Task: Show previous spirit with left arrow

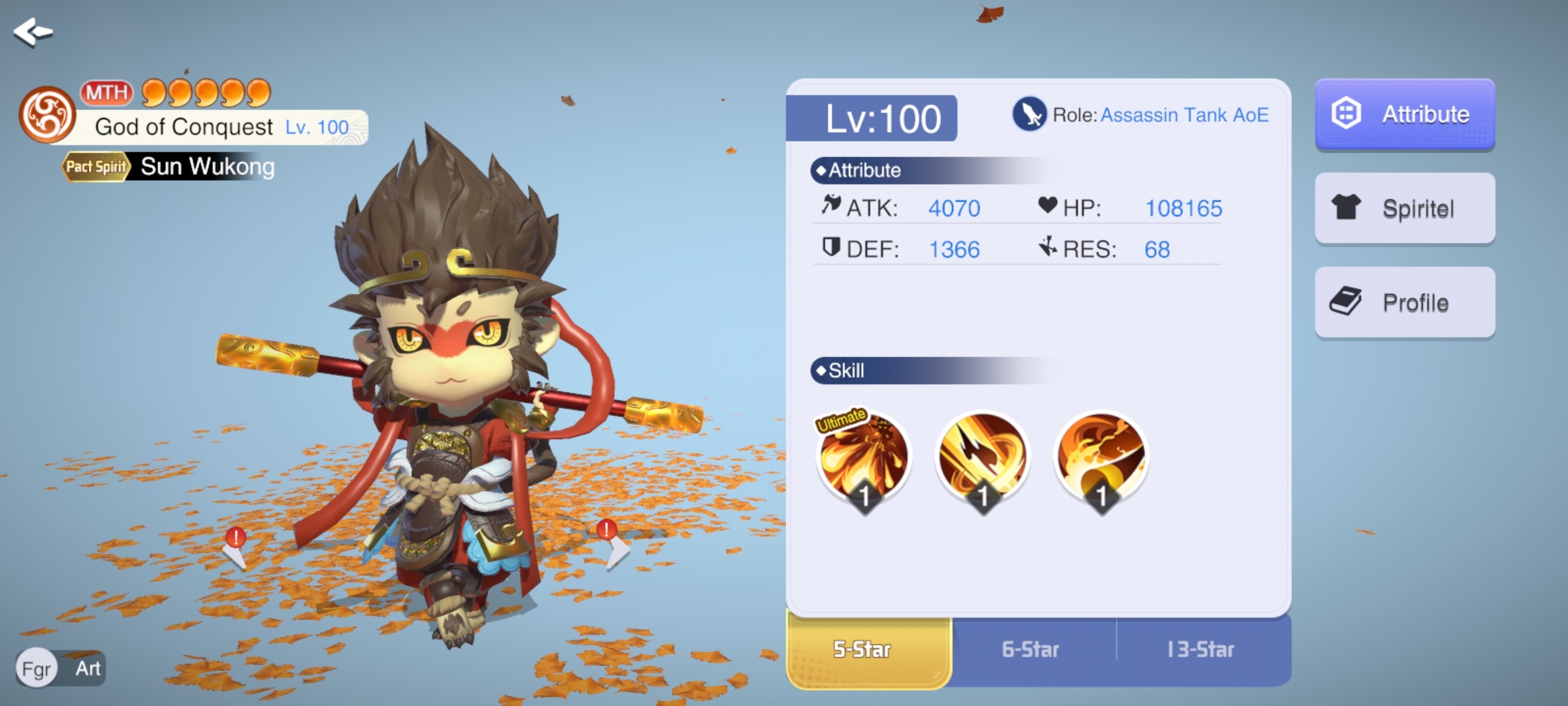Action: click(x=235, y=553)
